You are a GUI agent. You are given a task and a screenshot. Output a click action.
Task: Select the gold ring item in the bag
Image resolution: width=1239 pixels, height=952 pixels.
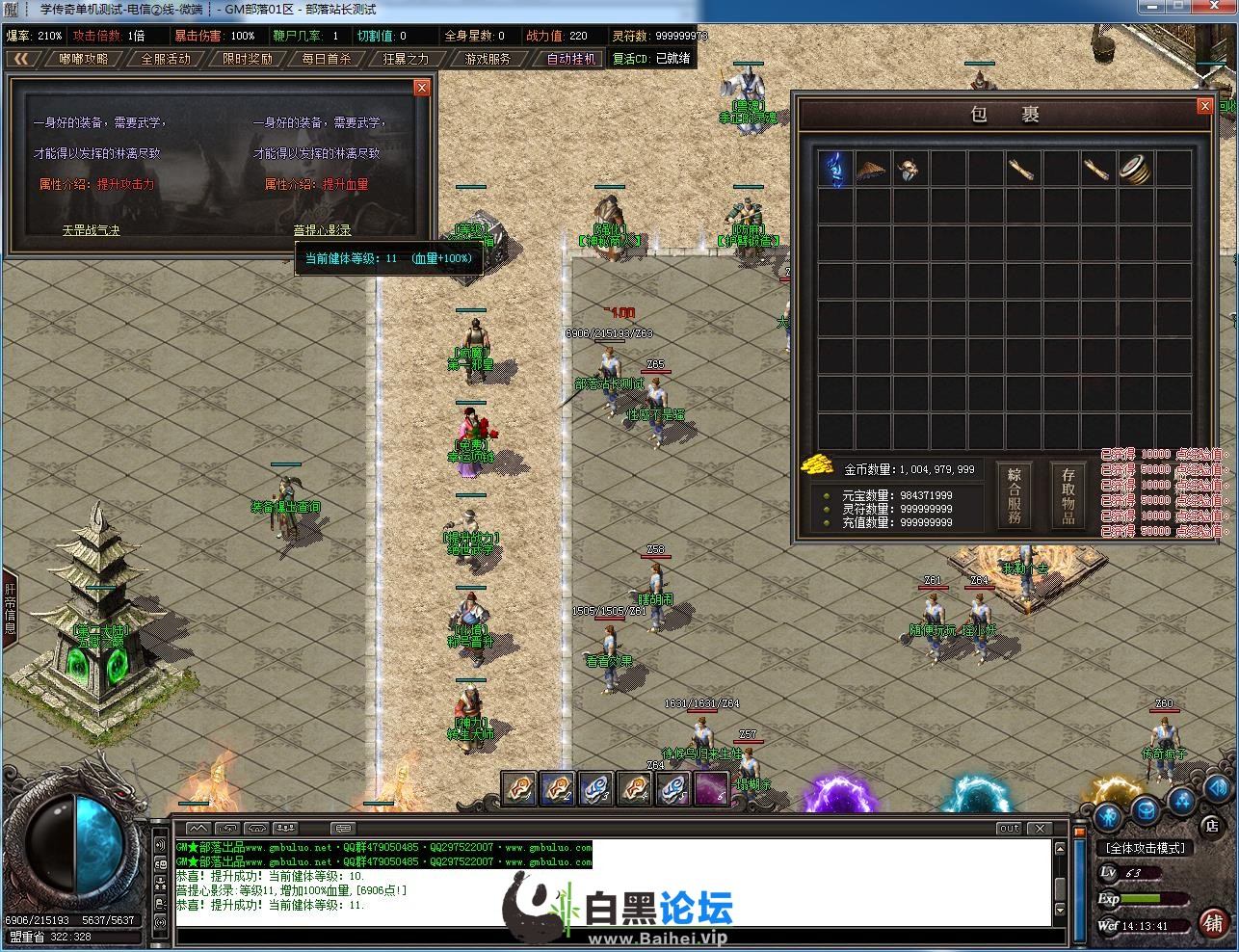click(1137, 169)
